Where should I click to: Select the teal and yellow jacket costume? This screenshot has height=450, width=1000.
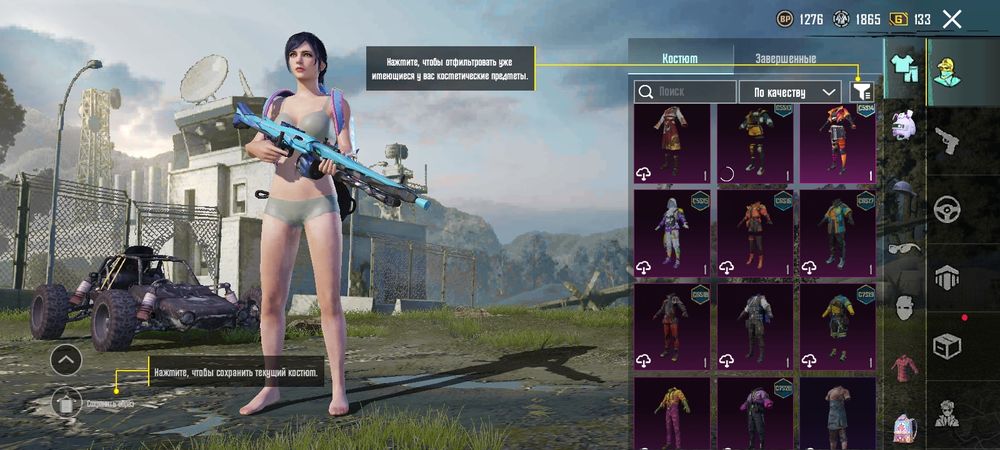[837, 233]
